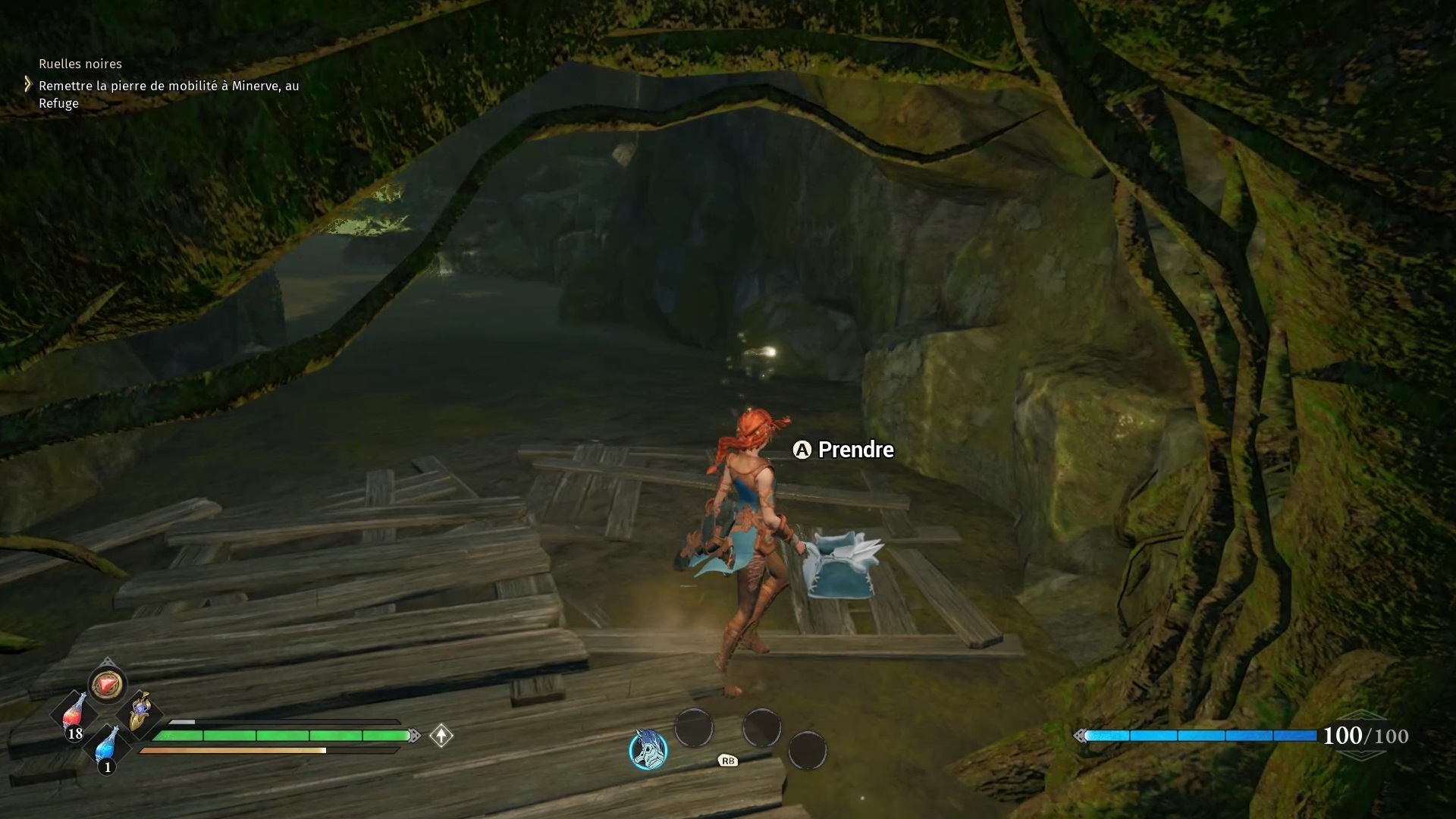
Task: Click the up-arrow diamond level-up icon
Action: (441, 736)
